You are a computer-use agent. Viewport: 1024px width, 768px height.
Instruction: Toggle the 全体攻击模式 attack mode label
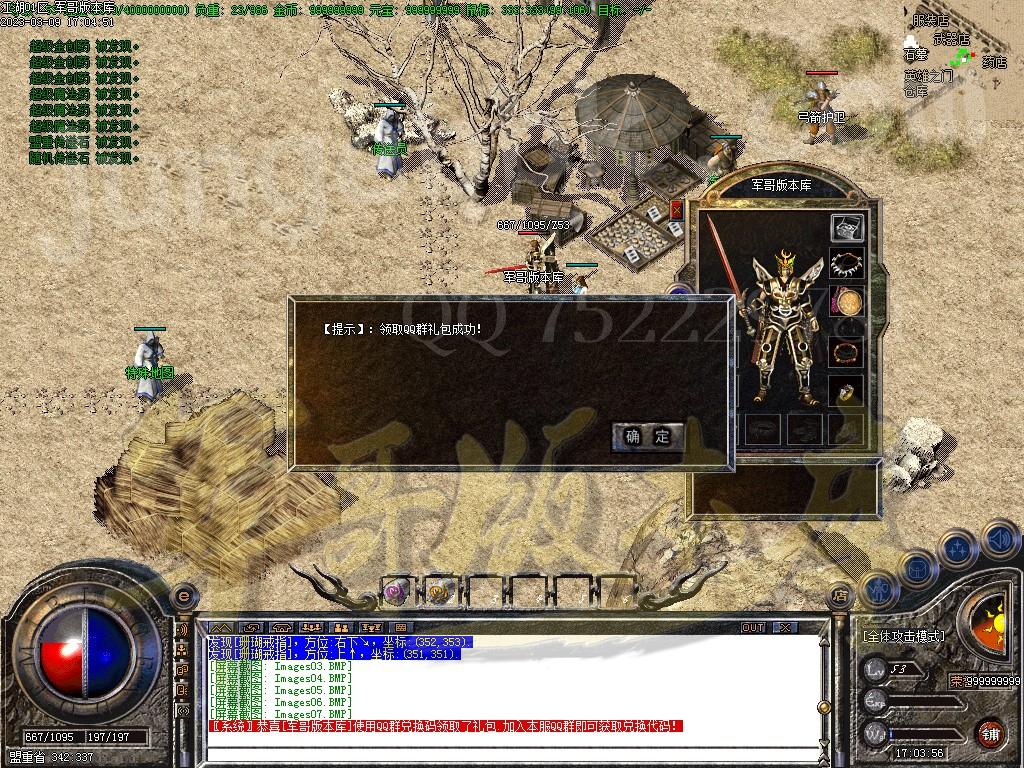click(903, 636)
